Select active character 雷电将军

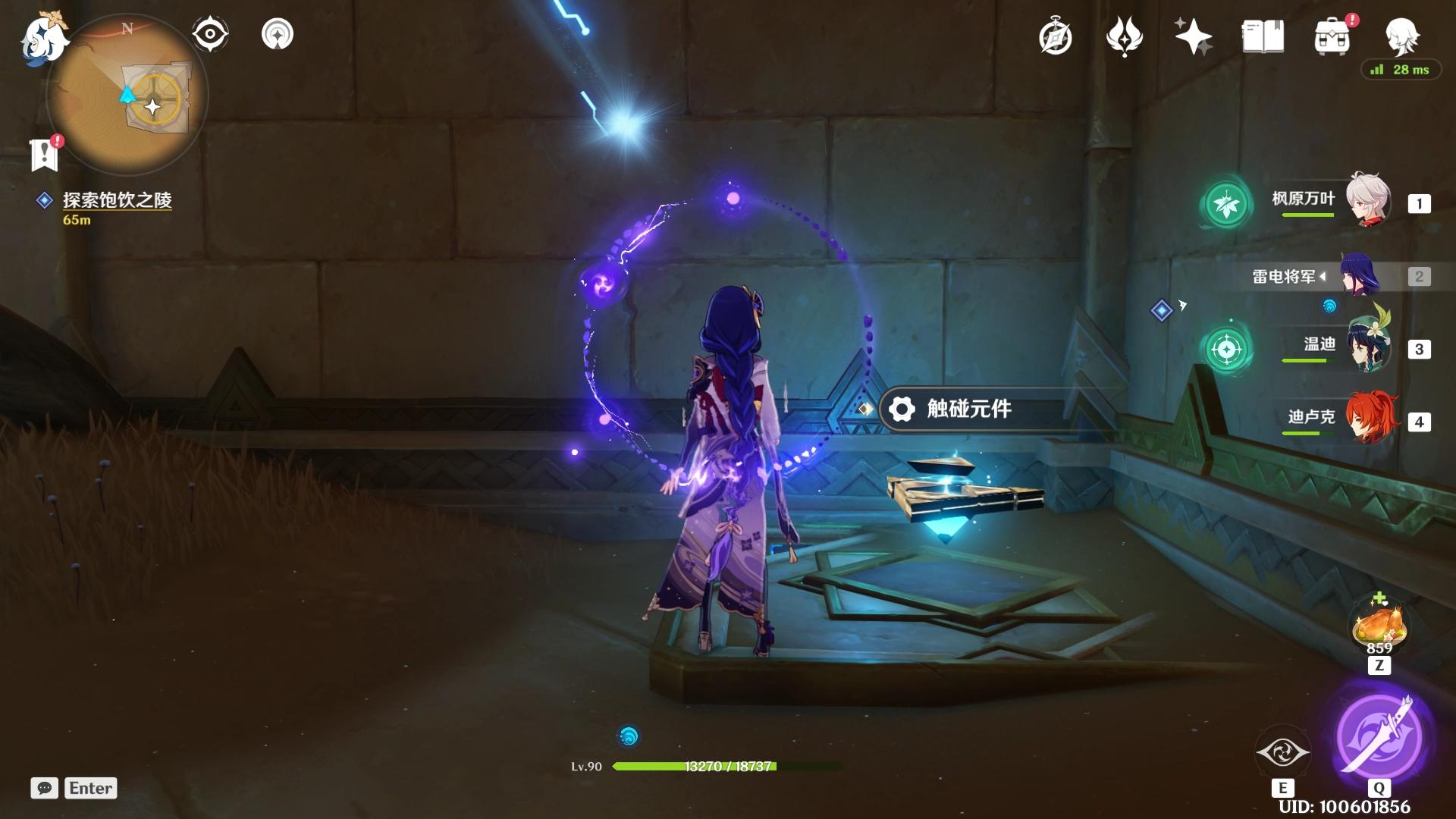point(1361,276)
